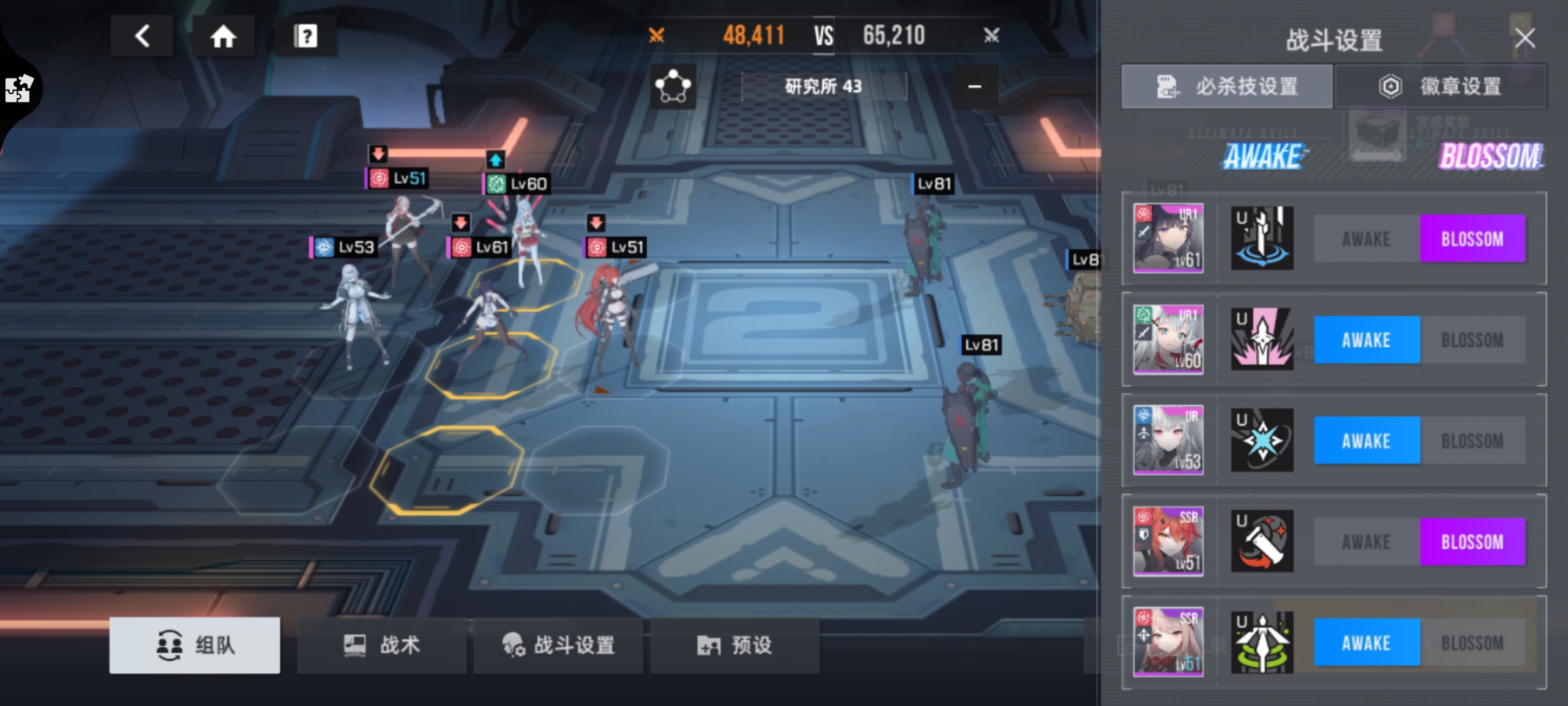Choose BLOSSOM for the Lv53 character
Image resolution: width=1568 pixels, height=706 pixels.
click(x=1472, y=441)
